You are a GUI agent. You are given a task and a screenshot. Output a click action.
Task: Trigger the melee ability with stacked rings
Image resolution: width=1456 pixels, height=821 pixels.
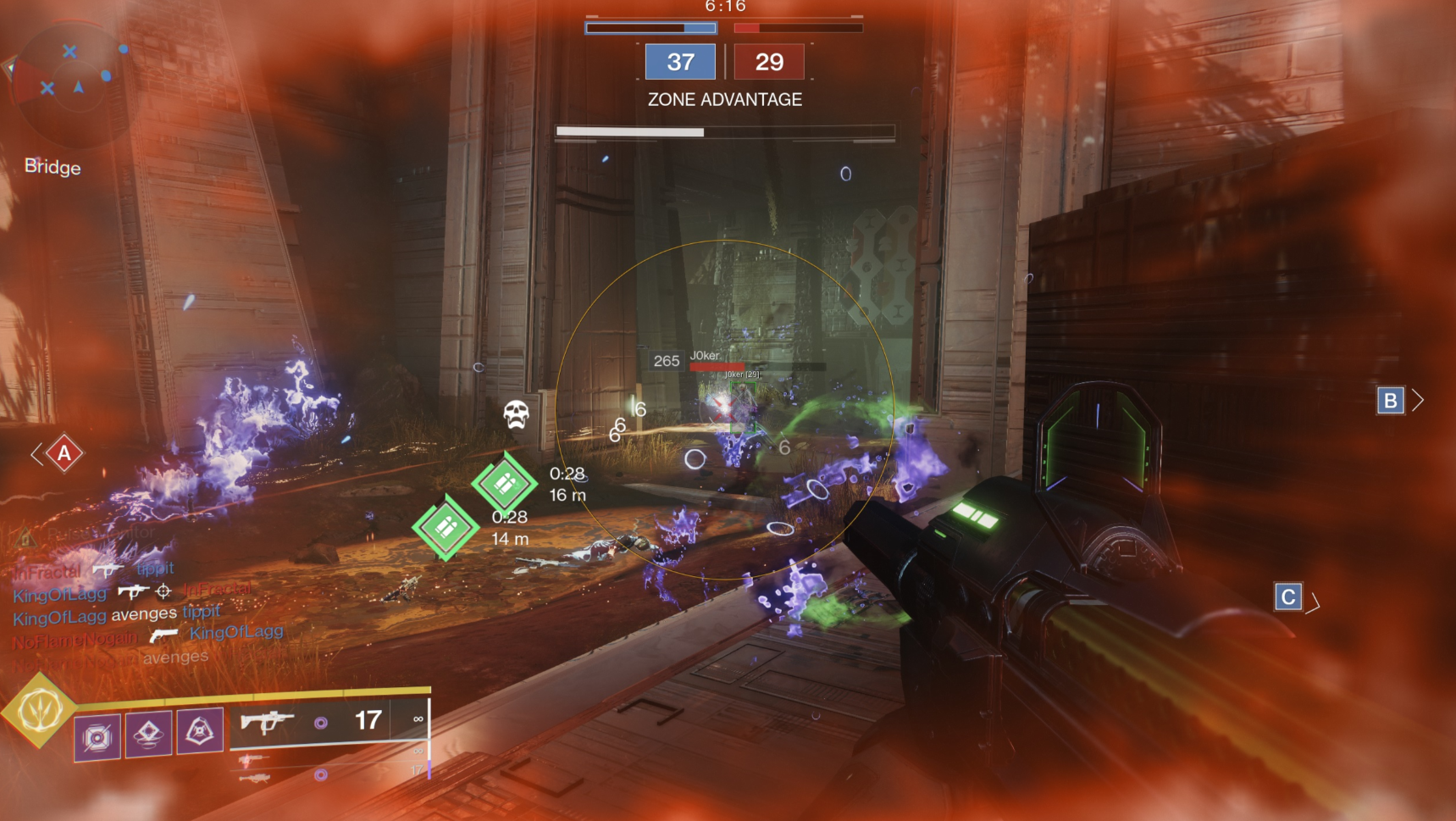pos(148,733)
